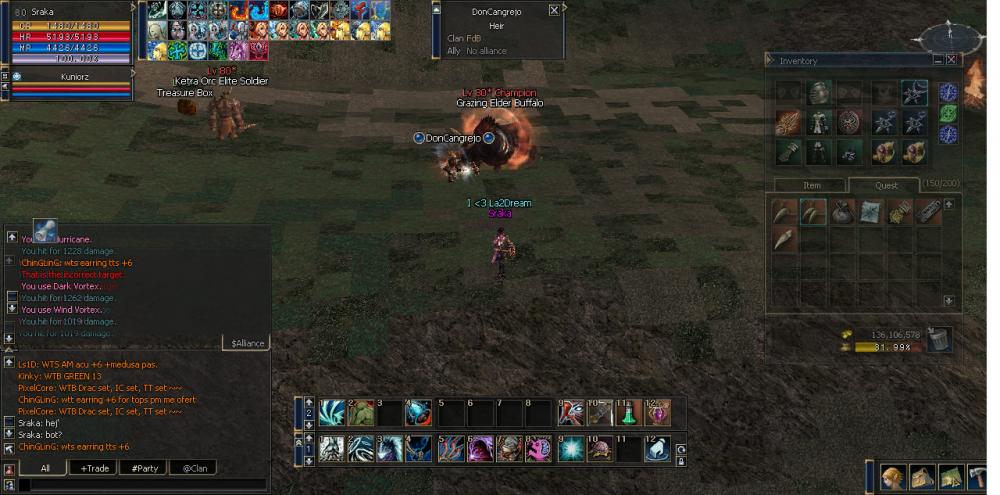Switch to the $Alliance chat tab

click(246, 343)
